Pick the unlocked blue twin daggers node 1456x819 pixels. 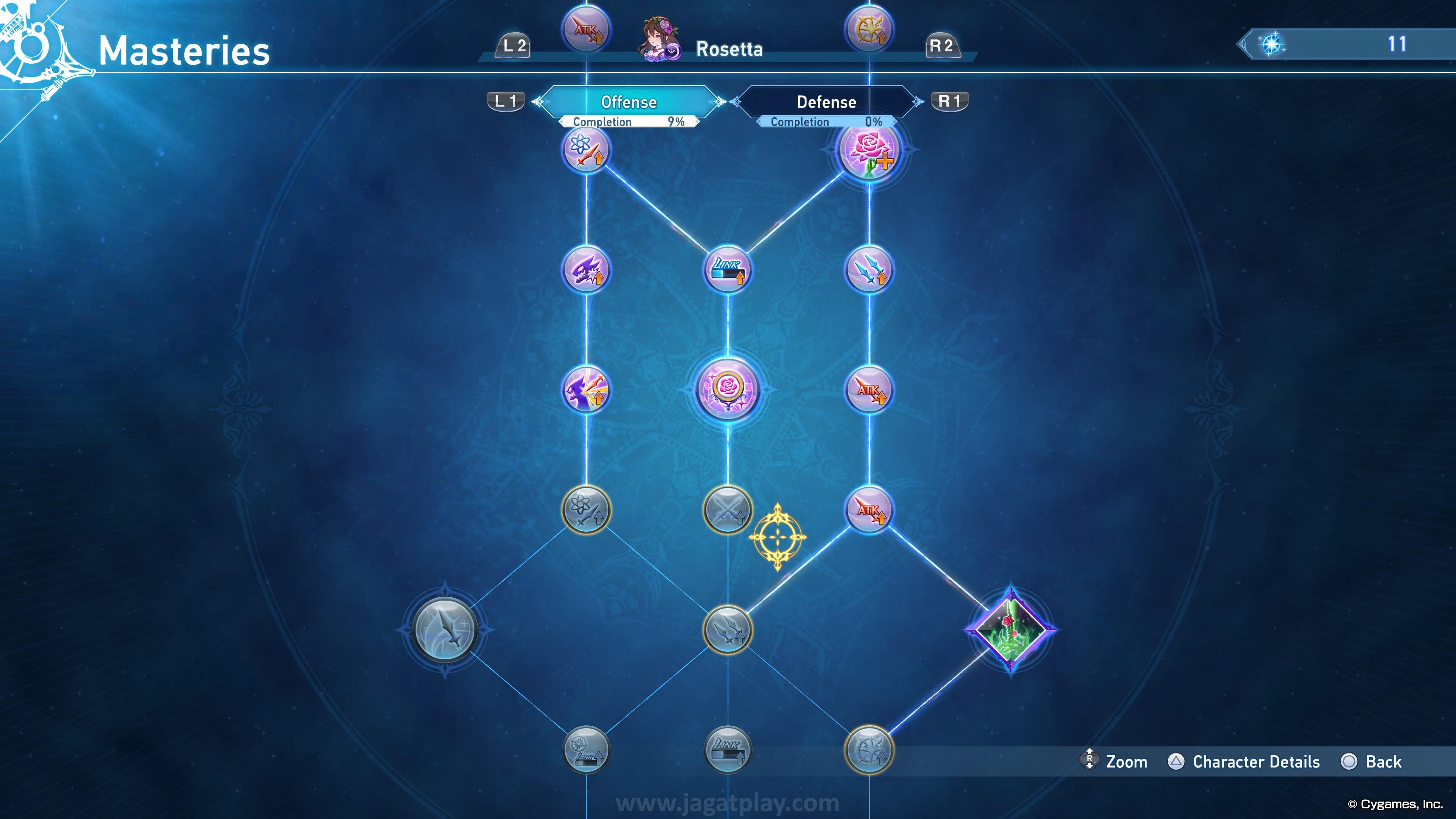point(869,270)
